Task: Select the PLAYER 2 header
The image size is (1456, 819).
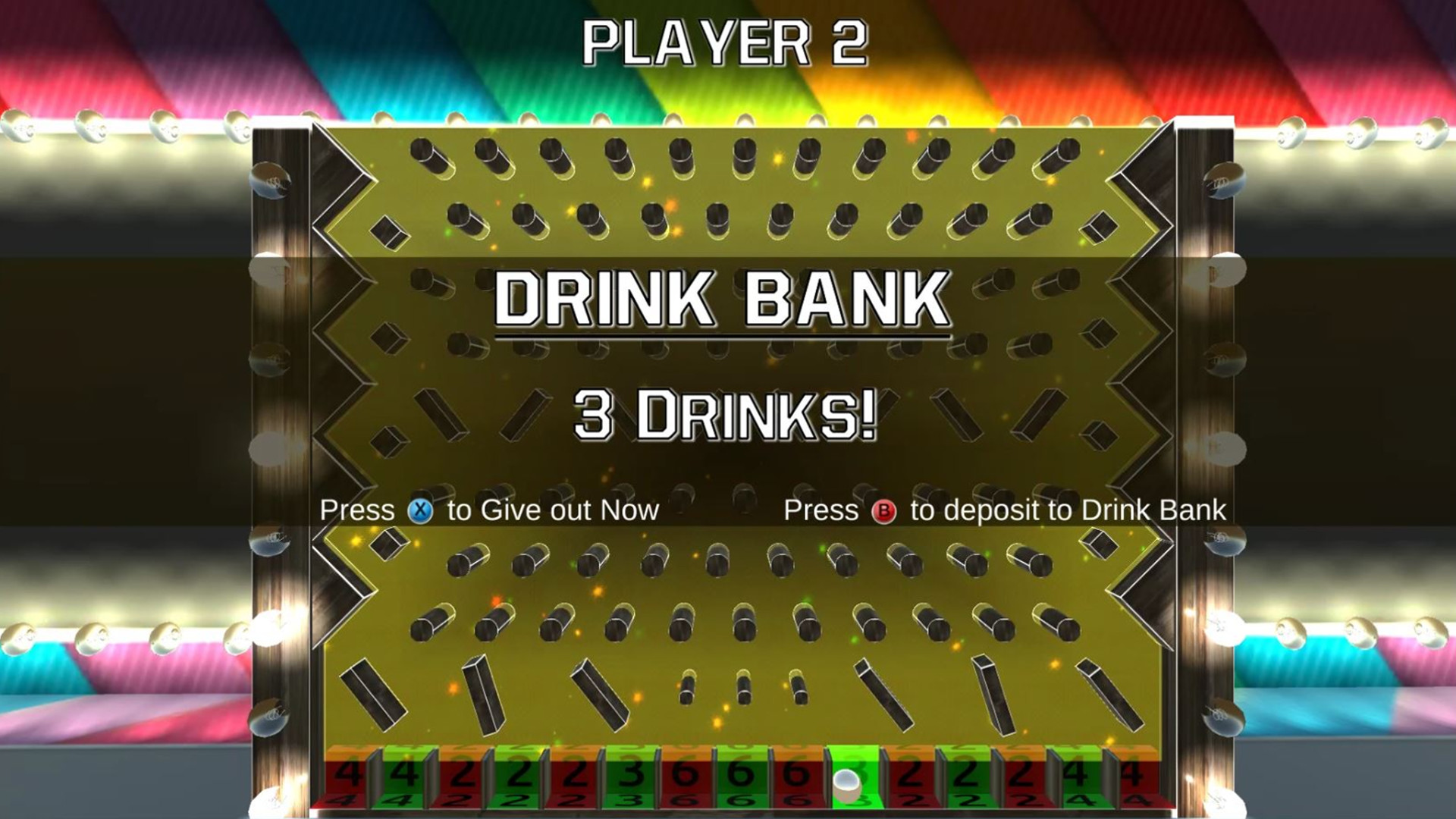Action: pos(726,42)
